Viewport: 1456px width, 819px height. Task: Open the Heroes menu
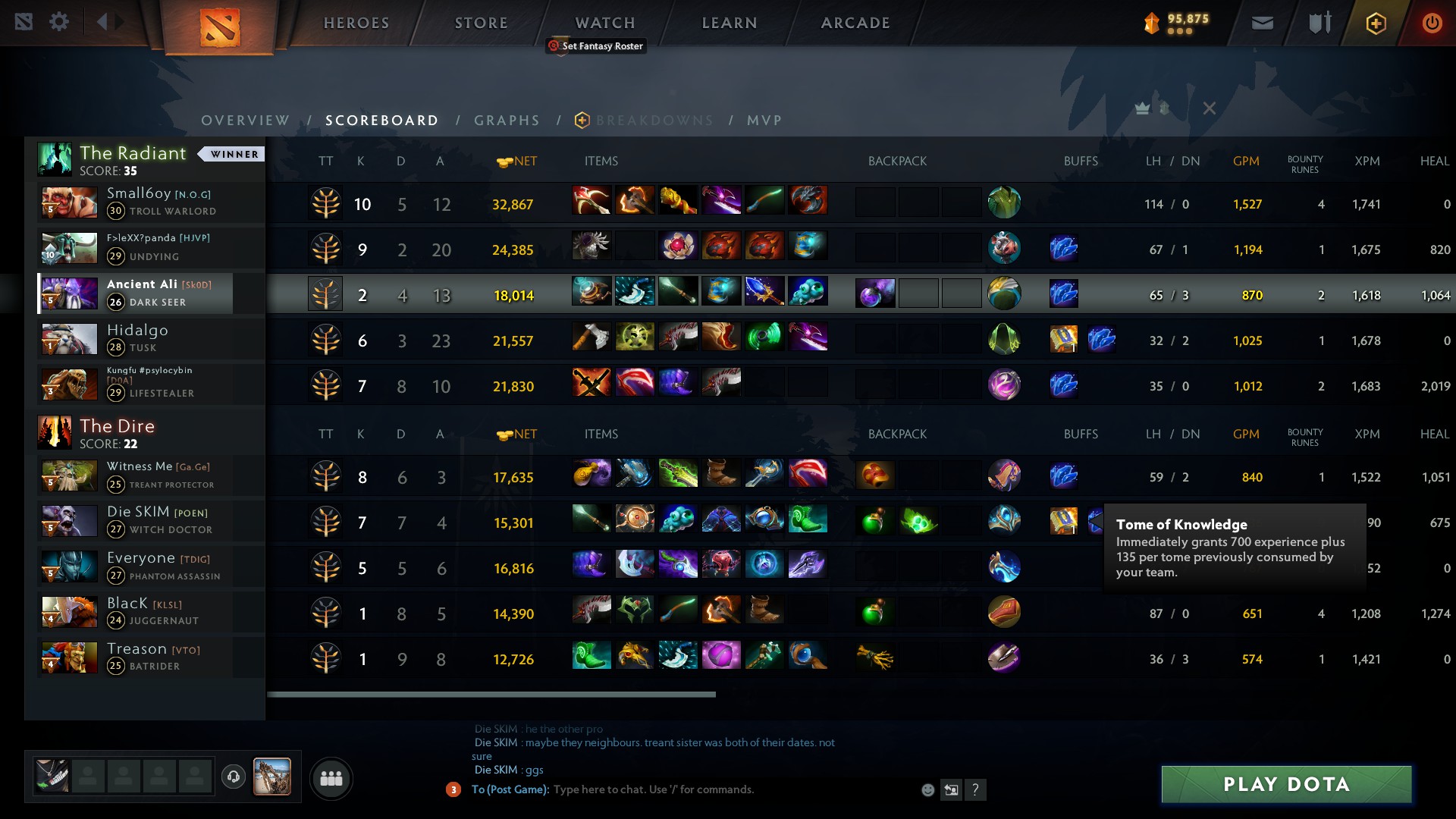click(x=356, y=23)
